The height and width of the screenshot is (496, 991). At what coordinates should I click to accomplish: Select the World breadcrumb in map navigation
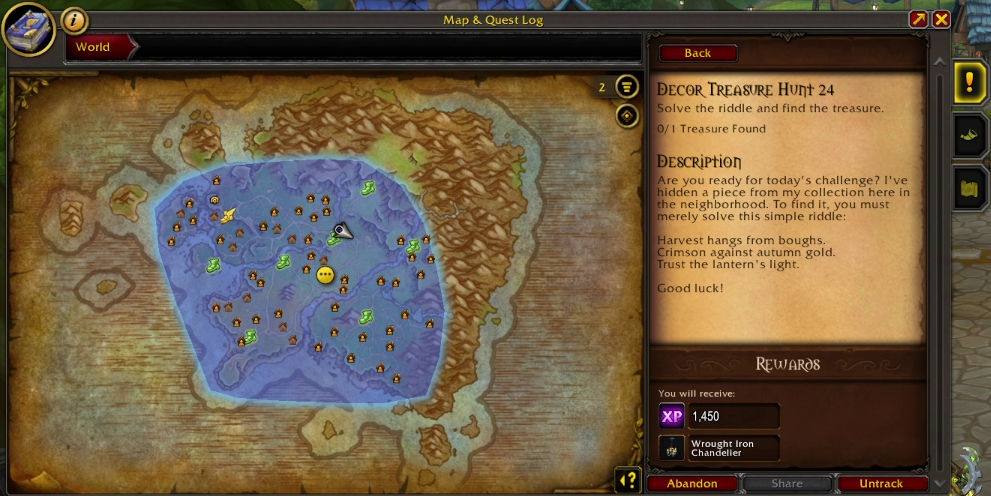[94, 47]
